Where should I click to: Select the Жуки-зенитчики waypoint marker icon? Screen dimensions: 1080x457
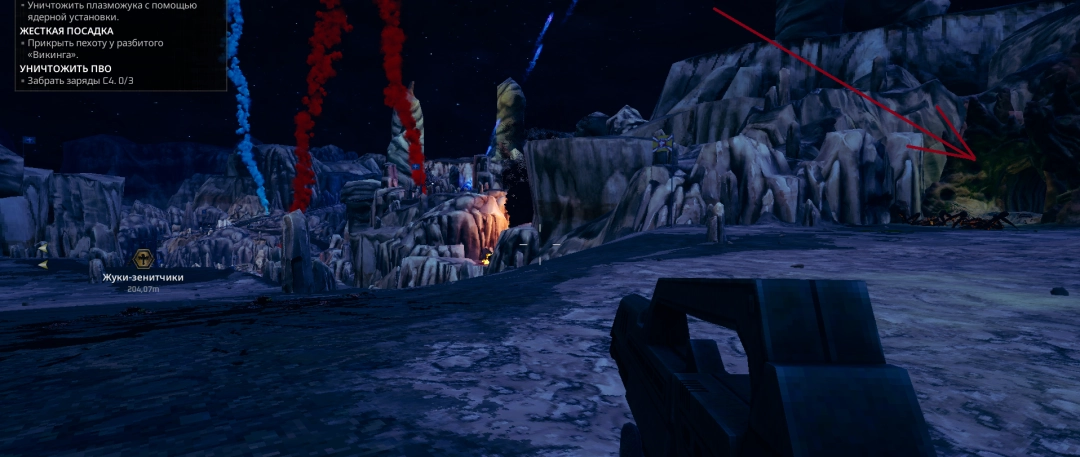pyautogui.click(x=144, y=259)
